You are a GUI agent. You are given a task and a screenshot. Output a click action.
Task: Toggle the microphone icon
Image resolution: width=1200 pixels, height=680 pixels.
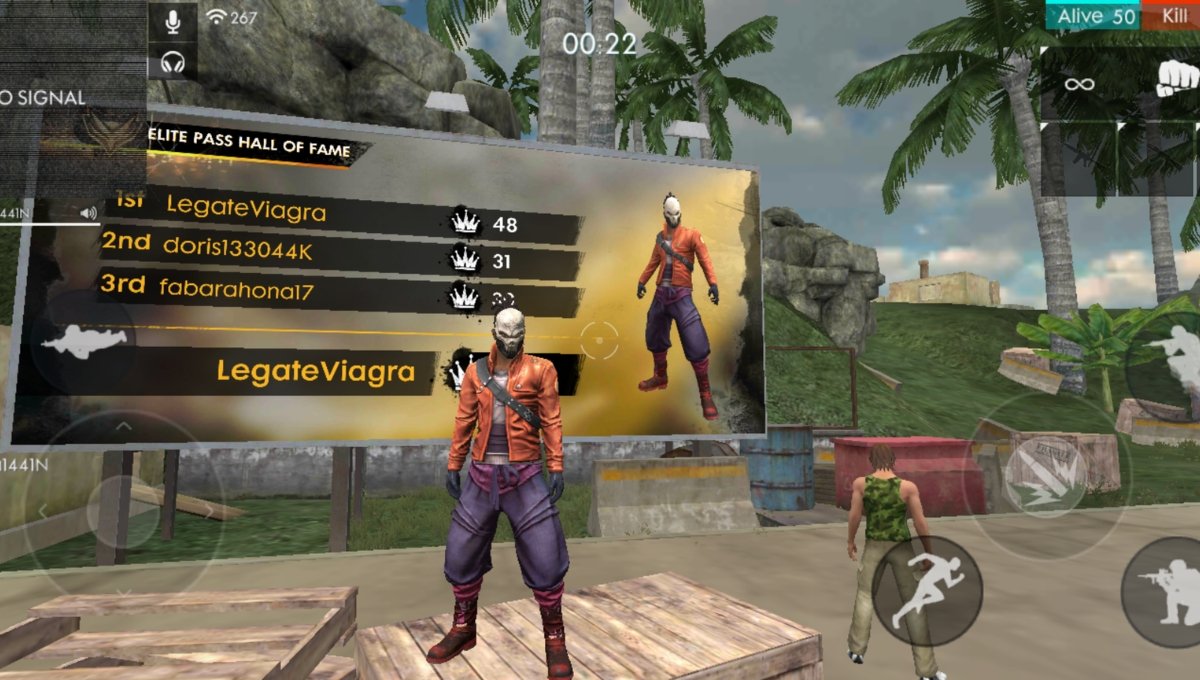[x=173, y=20]
